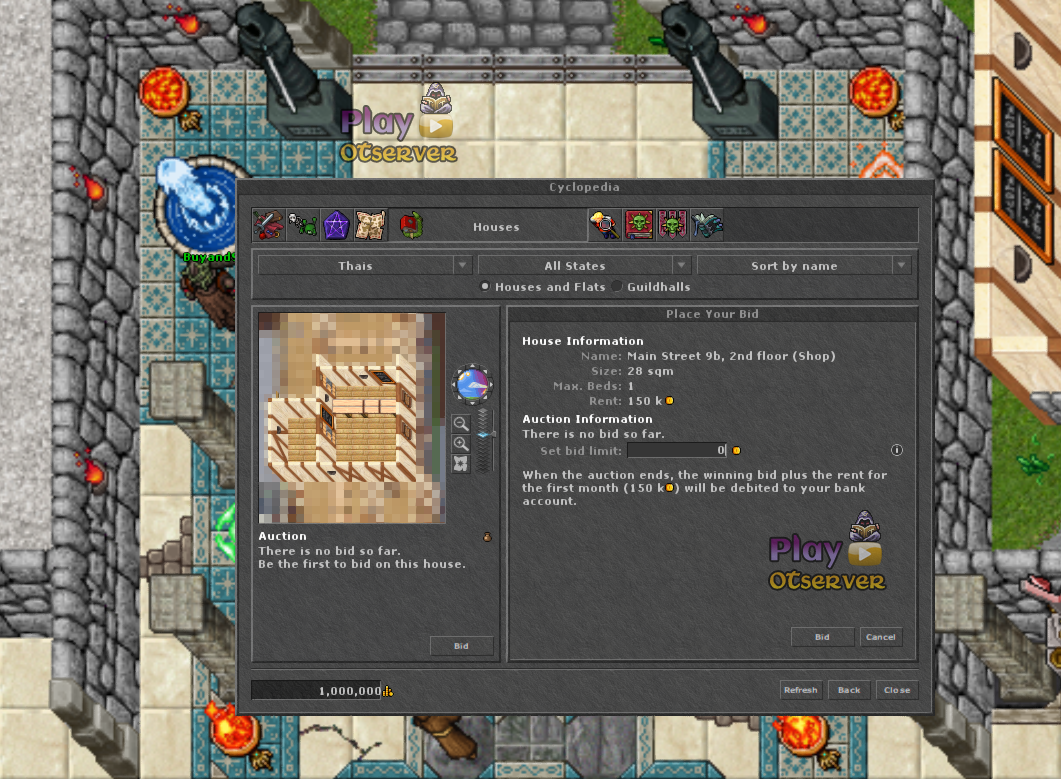The image size is (1061, 779).
Task: Switch to the purple pentagram tab
Action: 336,225
